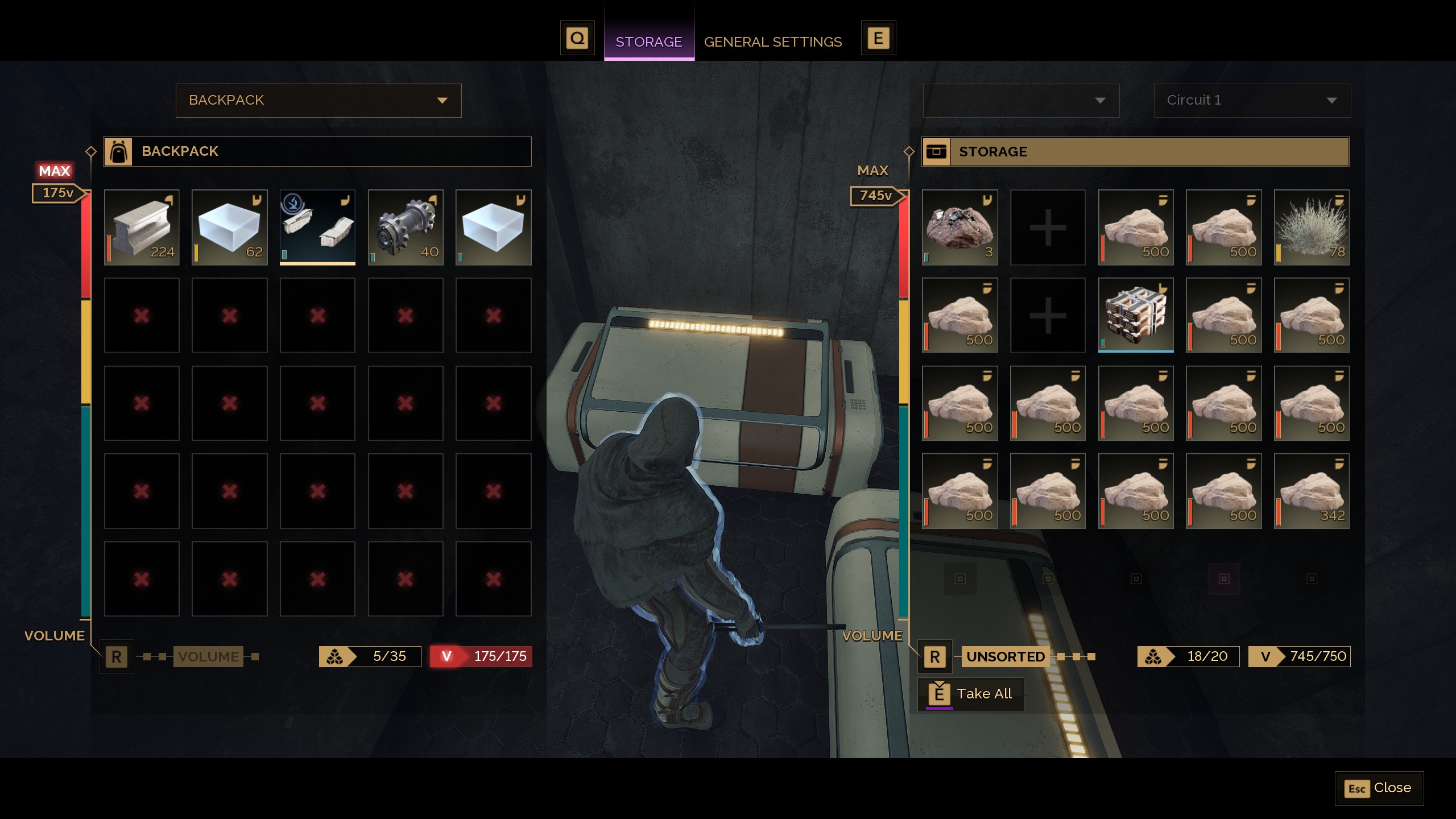Screen dimensions: 1456x819
Task: Pick the plant fiber stack of 78
Action: pos(1312,227)
